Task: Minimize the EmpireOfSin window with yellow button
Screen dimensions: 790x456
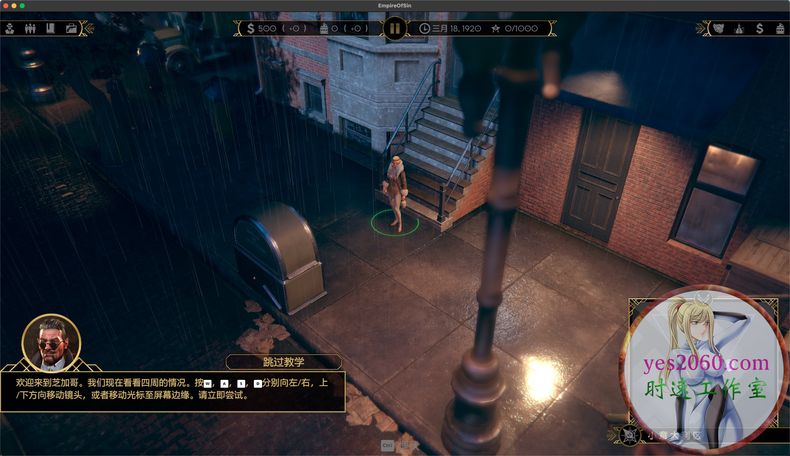Action: tap(14, 6)
